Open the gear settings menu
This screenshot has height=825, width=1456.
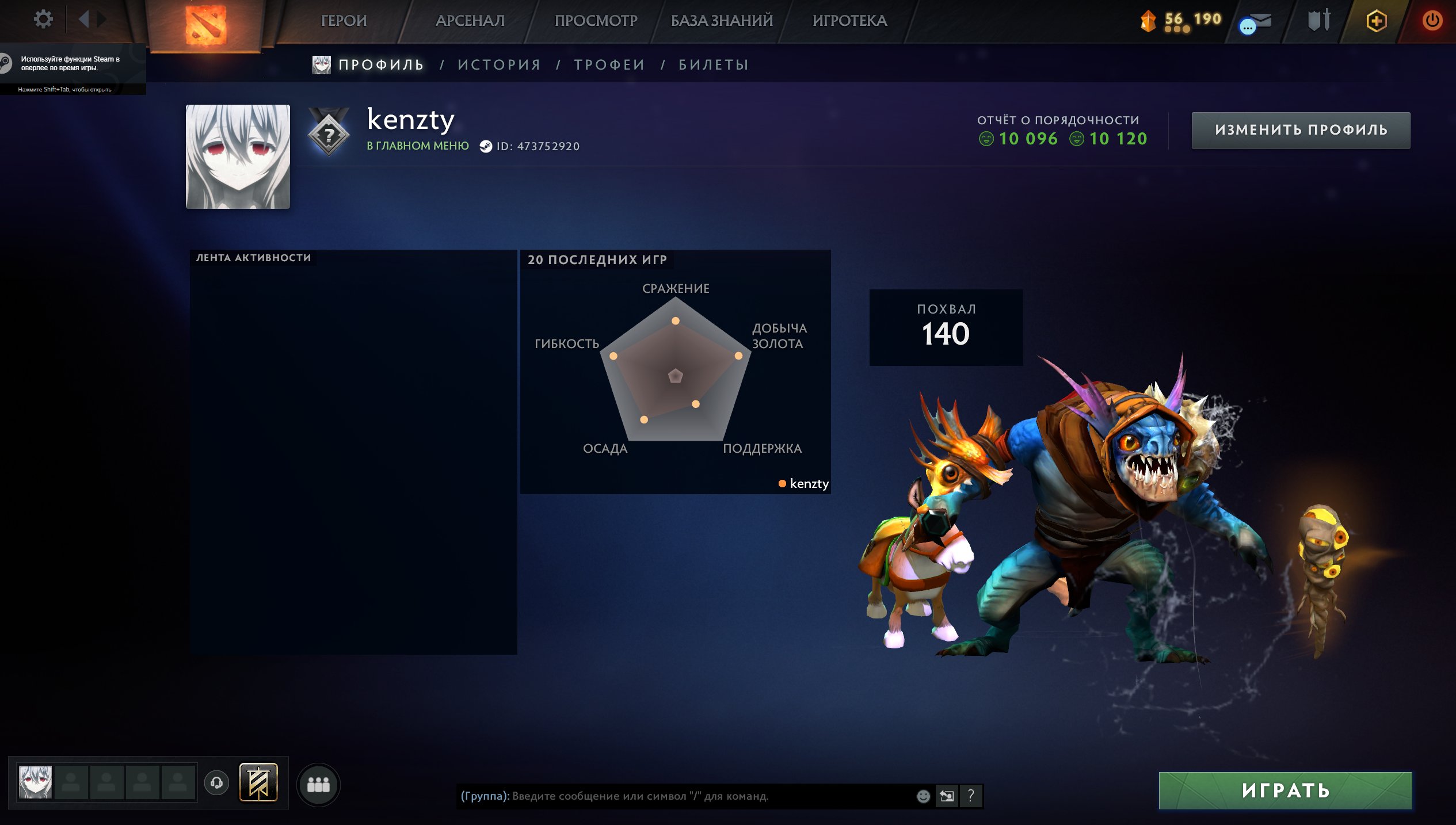[x=43, y=20]
